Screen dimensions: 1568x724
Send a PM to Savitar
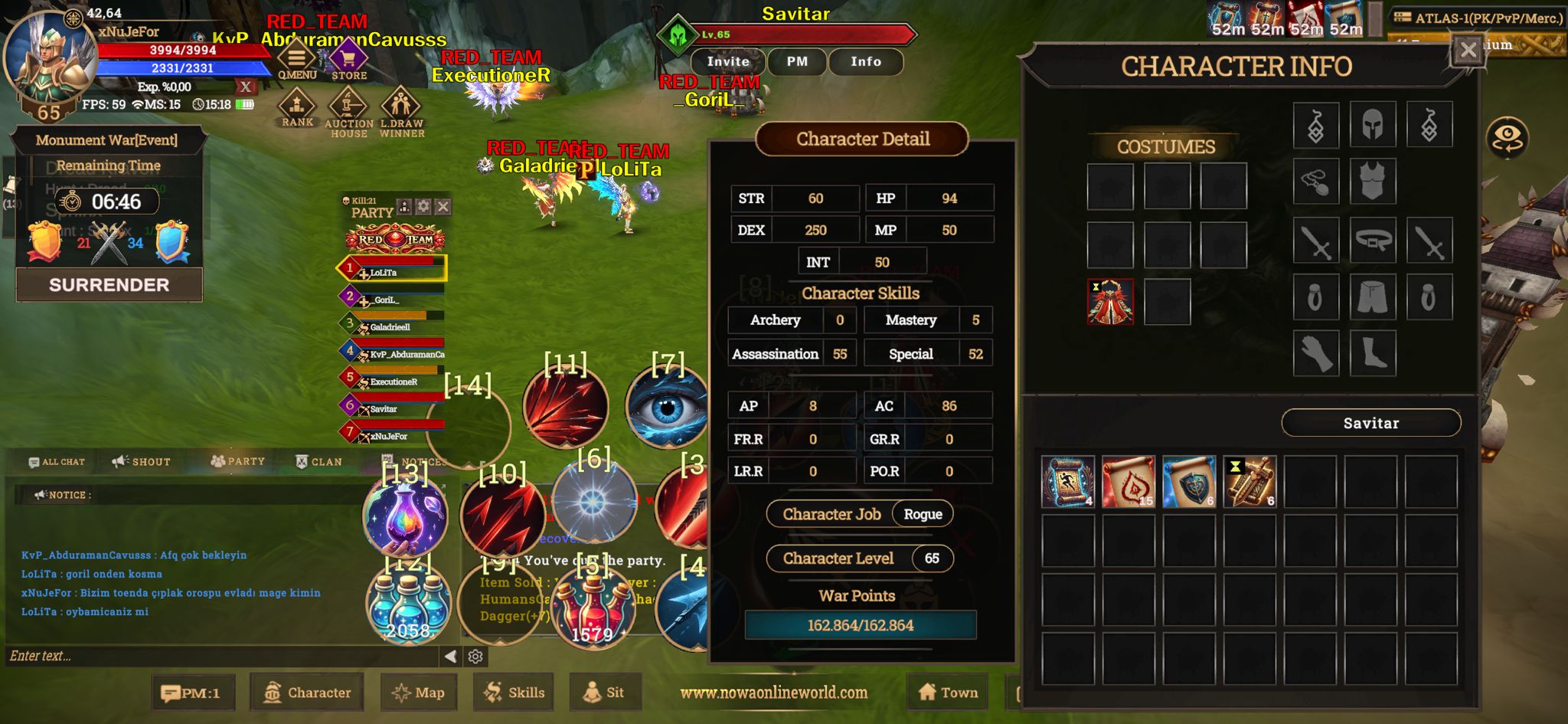(x=797, y=61)
